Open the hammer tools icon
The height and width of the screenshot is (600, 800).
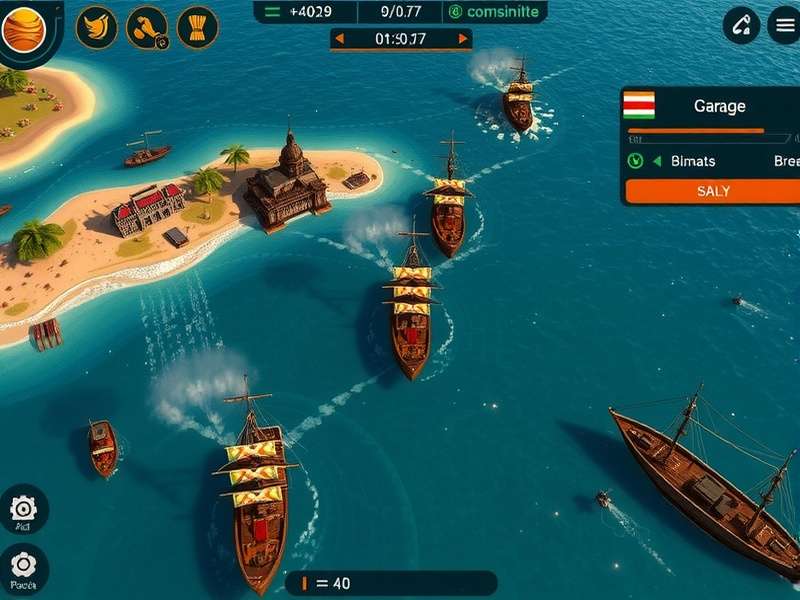(x=147, y=27)
